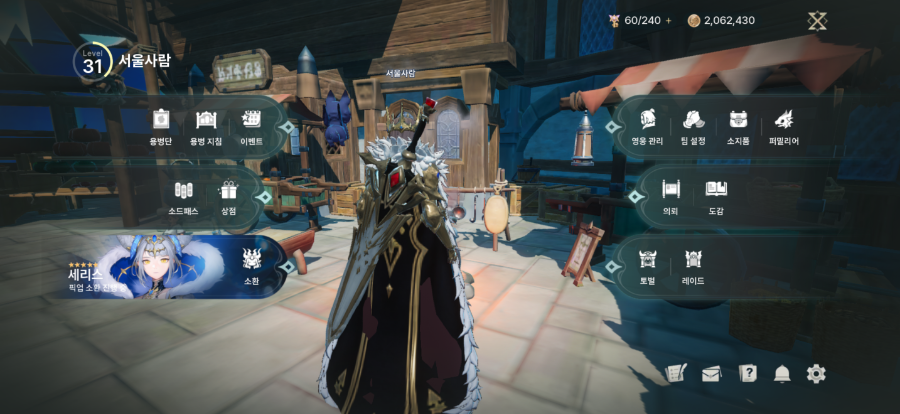Enter the 상점 shop
Viewport: 900px width, 414px height.
pyautogui.click(x=229, y=195)
